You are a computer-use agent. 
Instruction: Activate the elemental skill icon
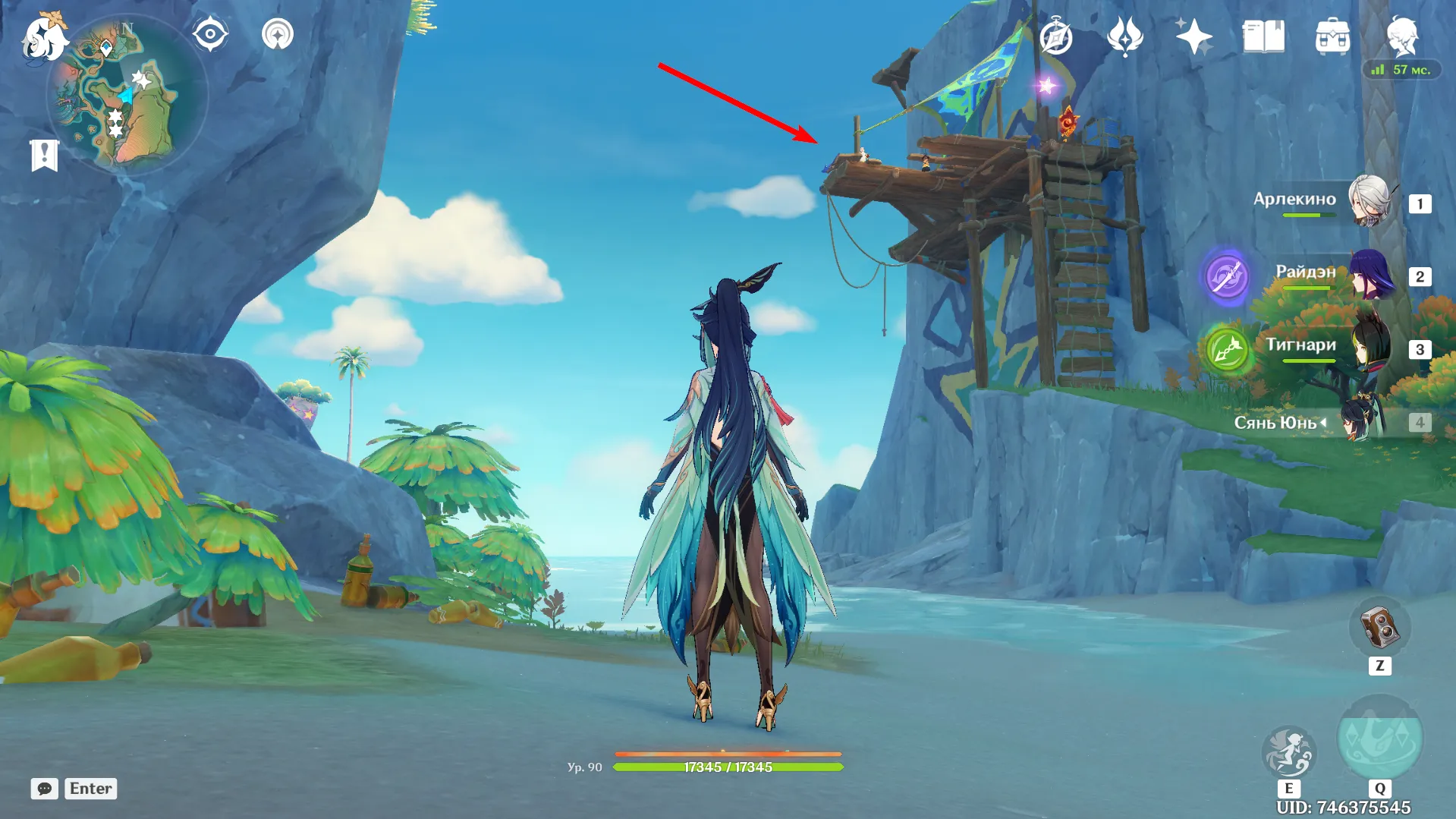tap(1288, 752)
